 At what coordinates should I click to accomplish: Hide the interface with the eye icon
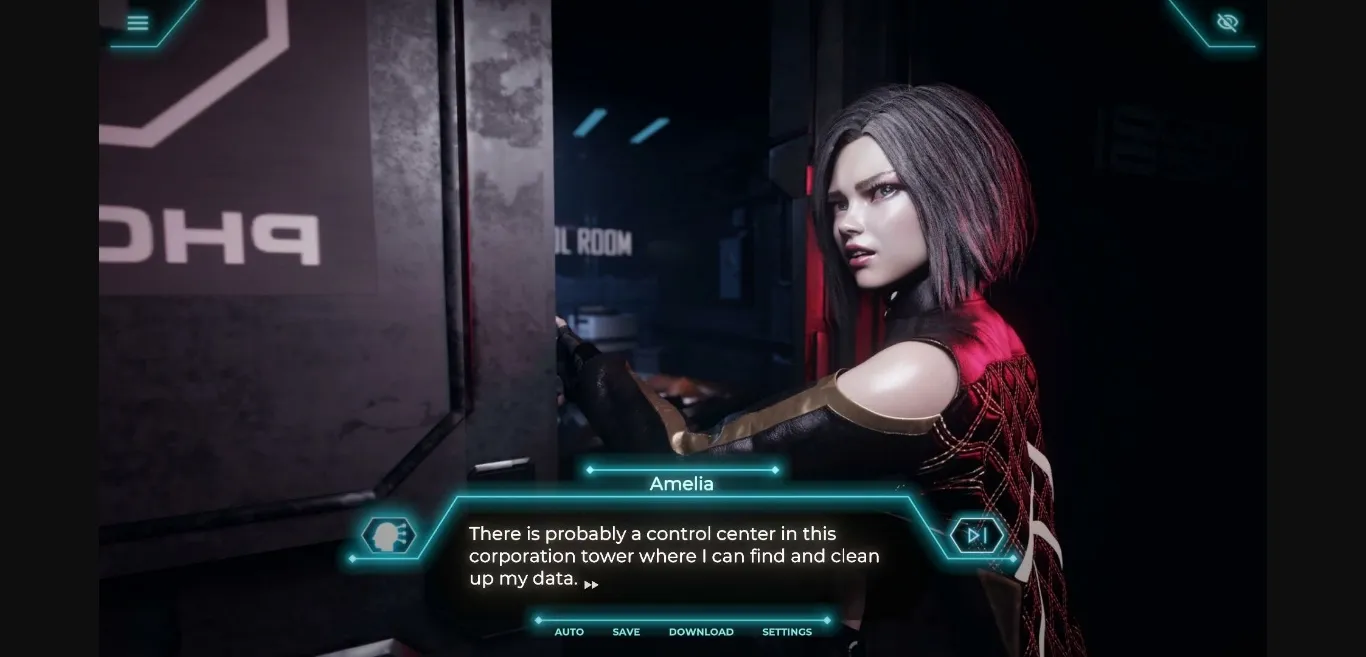[1227, 22]
